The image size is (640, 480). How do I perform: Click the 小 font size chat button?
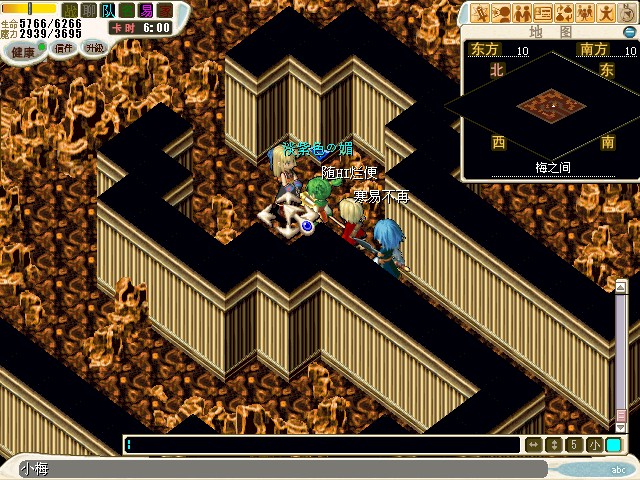click(594, 445)
